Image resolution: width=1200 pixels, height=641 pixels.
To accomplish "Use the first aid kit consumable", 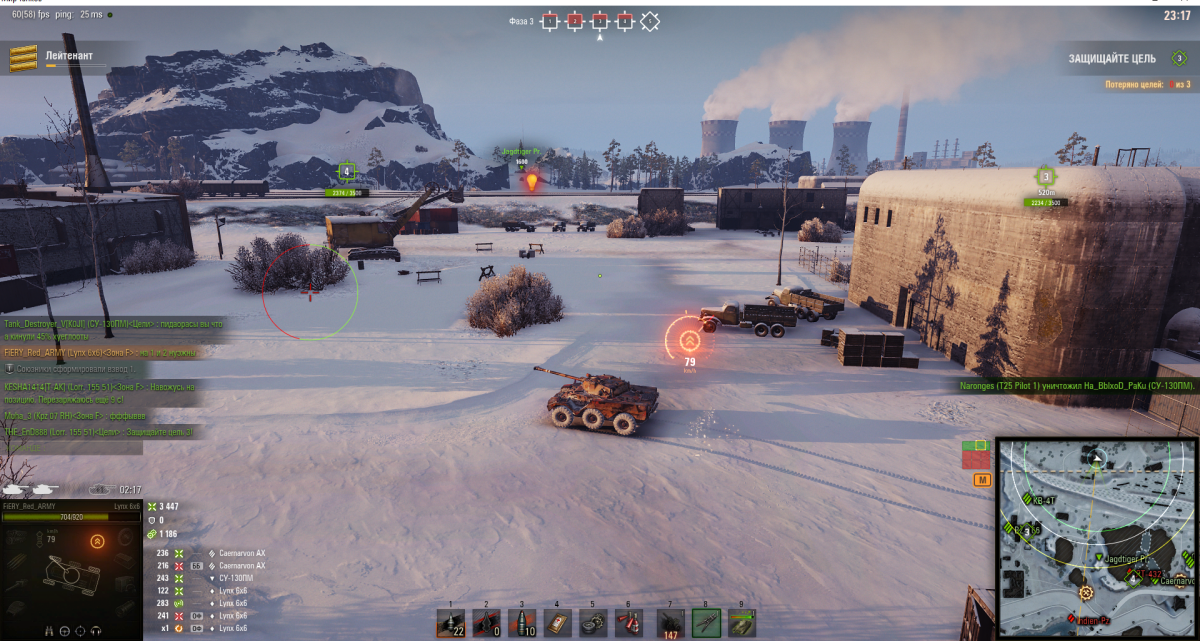I will 557,622.
